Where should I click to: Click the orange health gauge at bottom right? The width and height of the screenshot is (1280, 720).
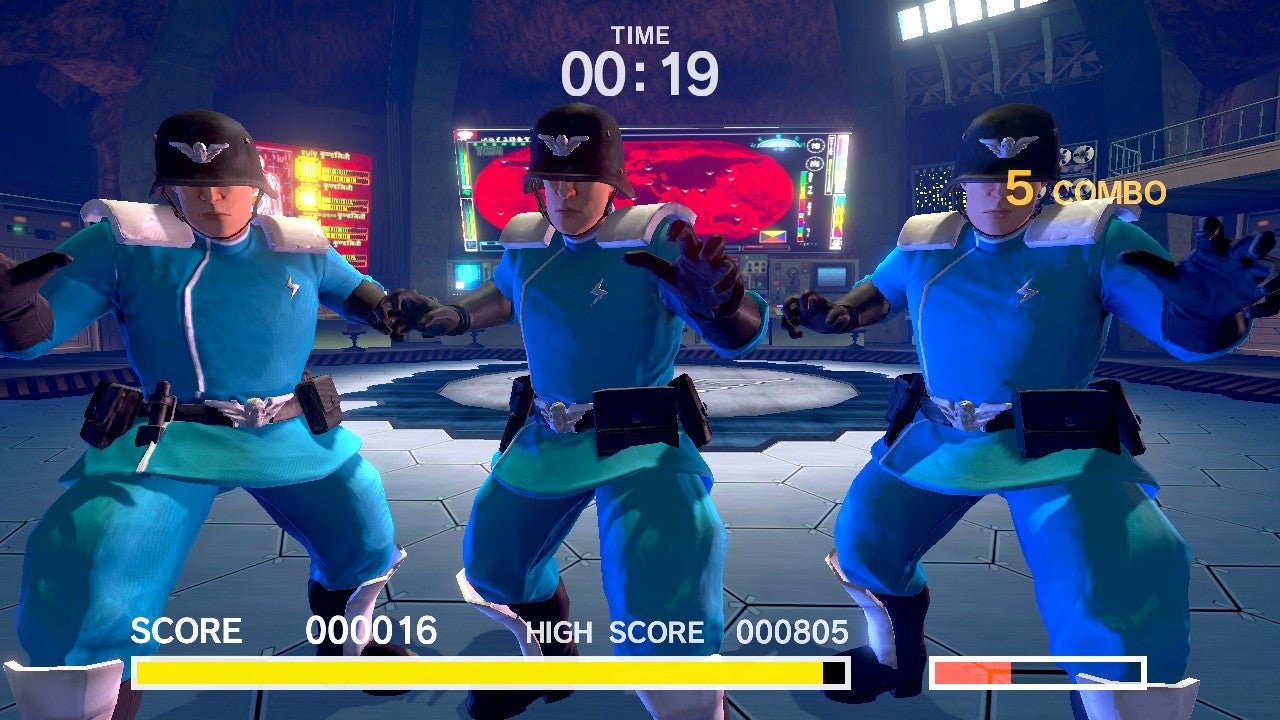[x=970, y=672]
